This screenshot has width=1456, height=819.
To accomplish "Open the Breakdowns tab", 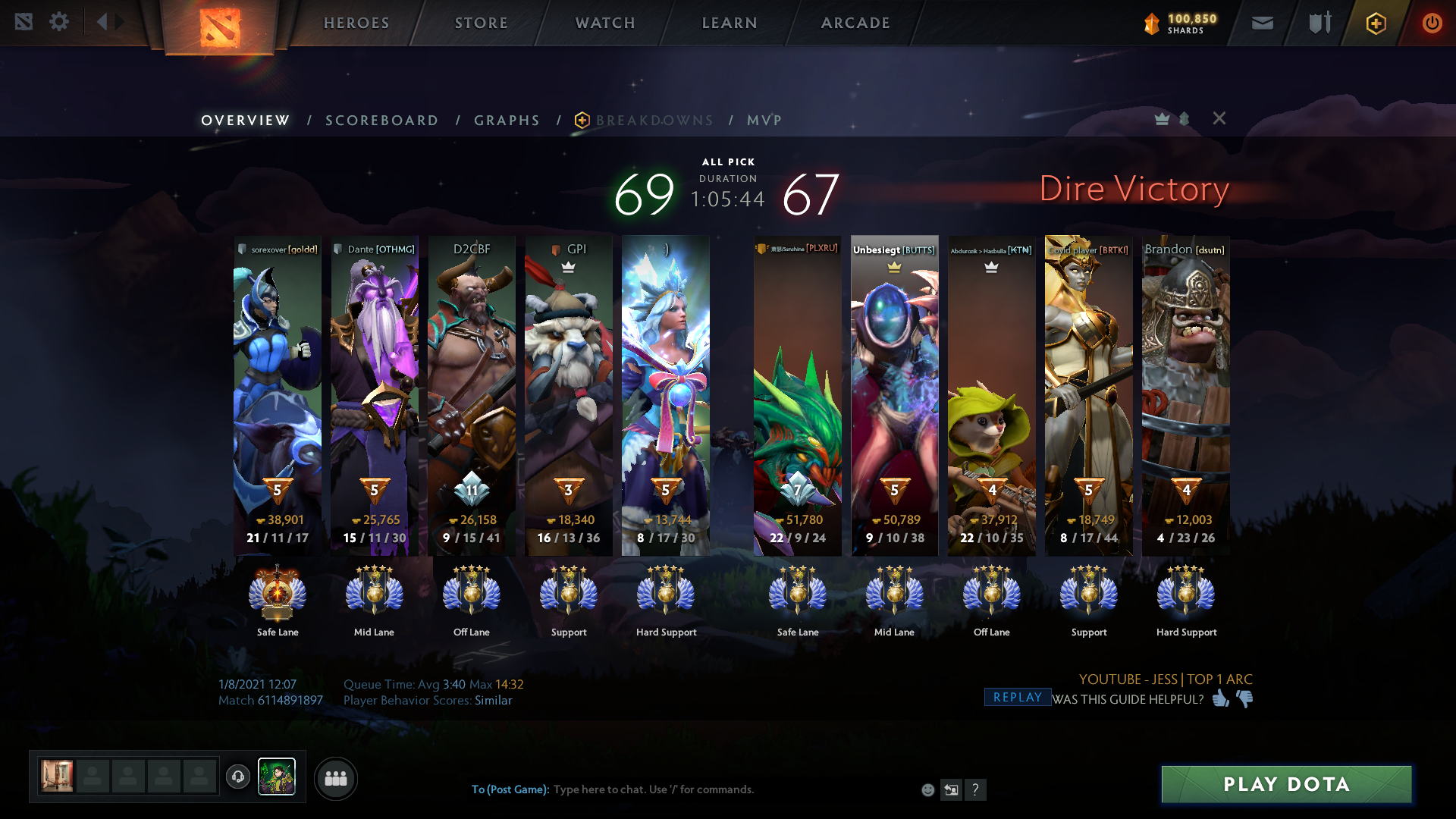I will 654,121.
